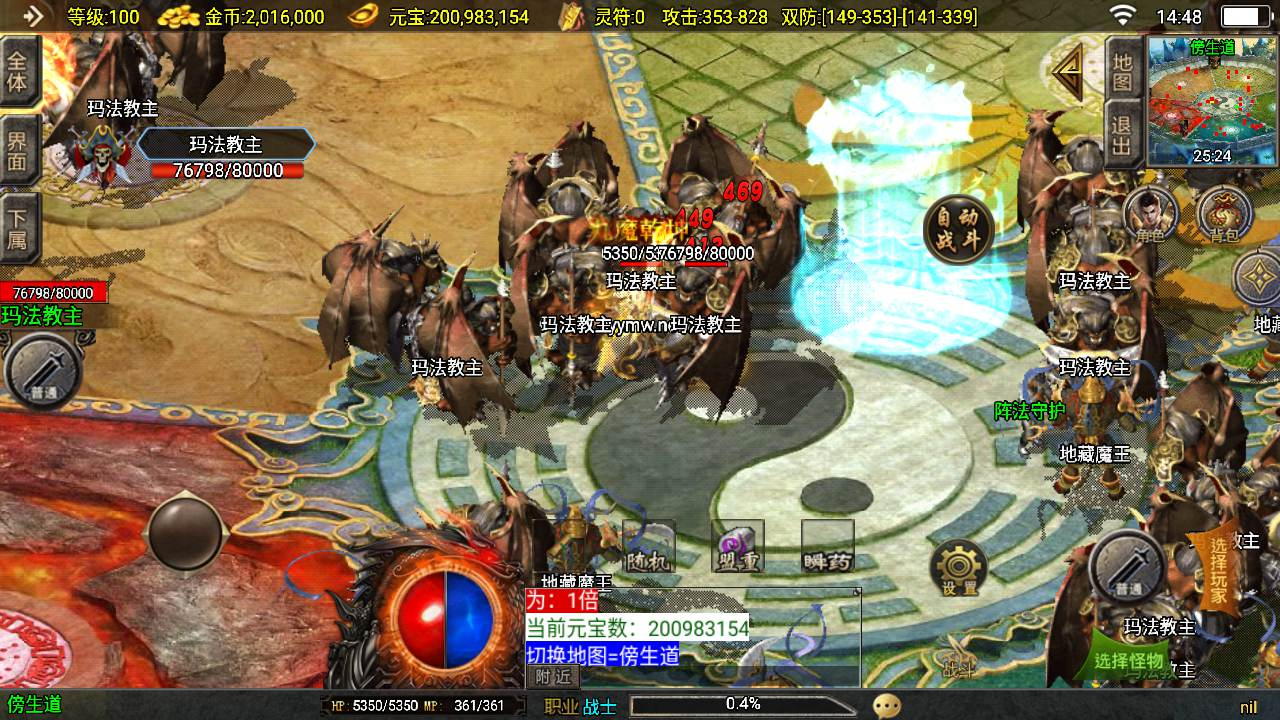Viewport: 1280px width, 720px height.
Task: Open the 背包 bag
Action: click(1225, 213)
